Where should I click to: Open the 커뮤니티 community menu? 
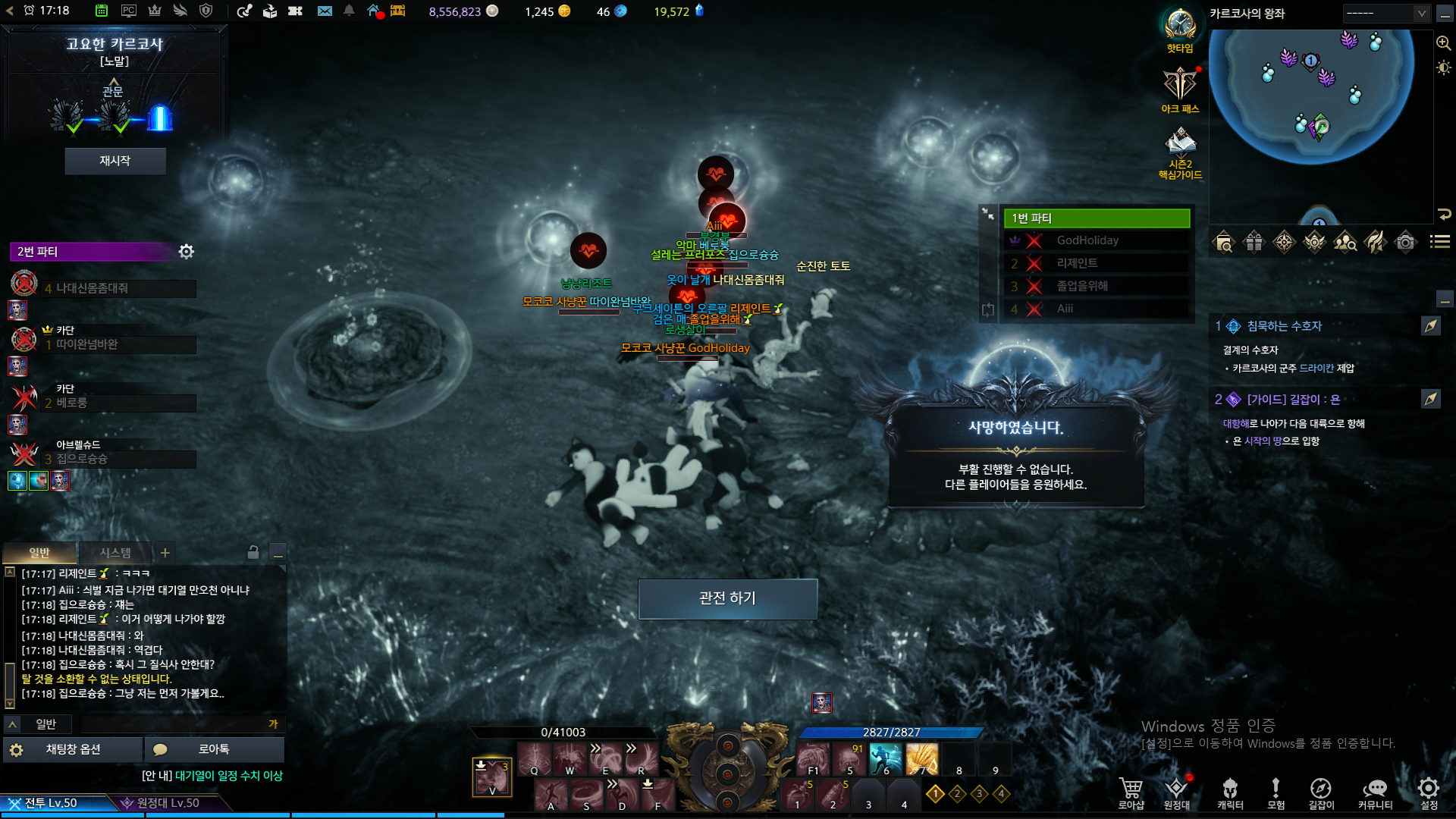click(1374, 792)
